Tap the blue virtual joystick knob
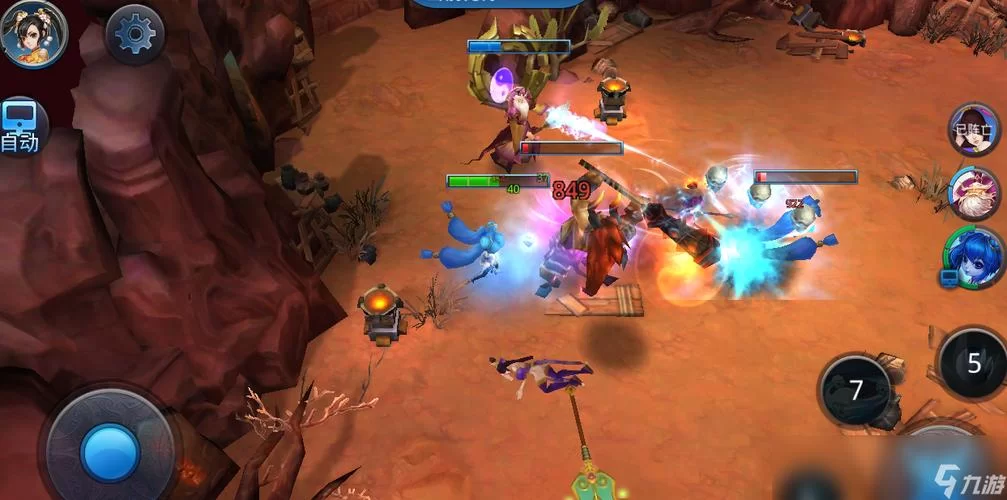Image resolution: width=1007 pixels, height=500 pixels. tap(110, 451)
